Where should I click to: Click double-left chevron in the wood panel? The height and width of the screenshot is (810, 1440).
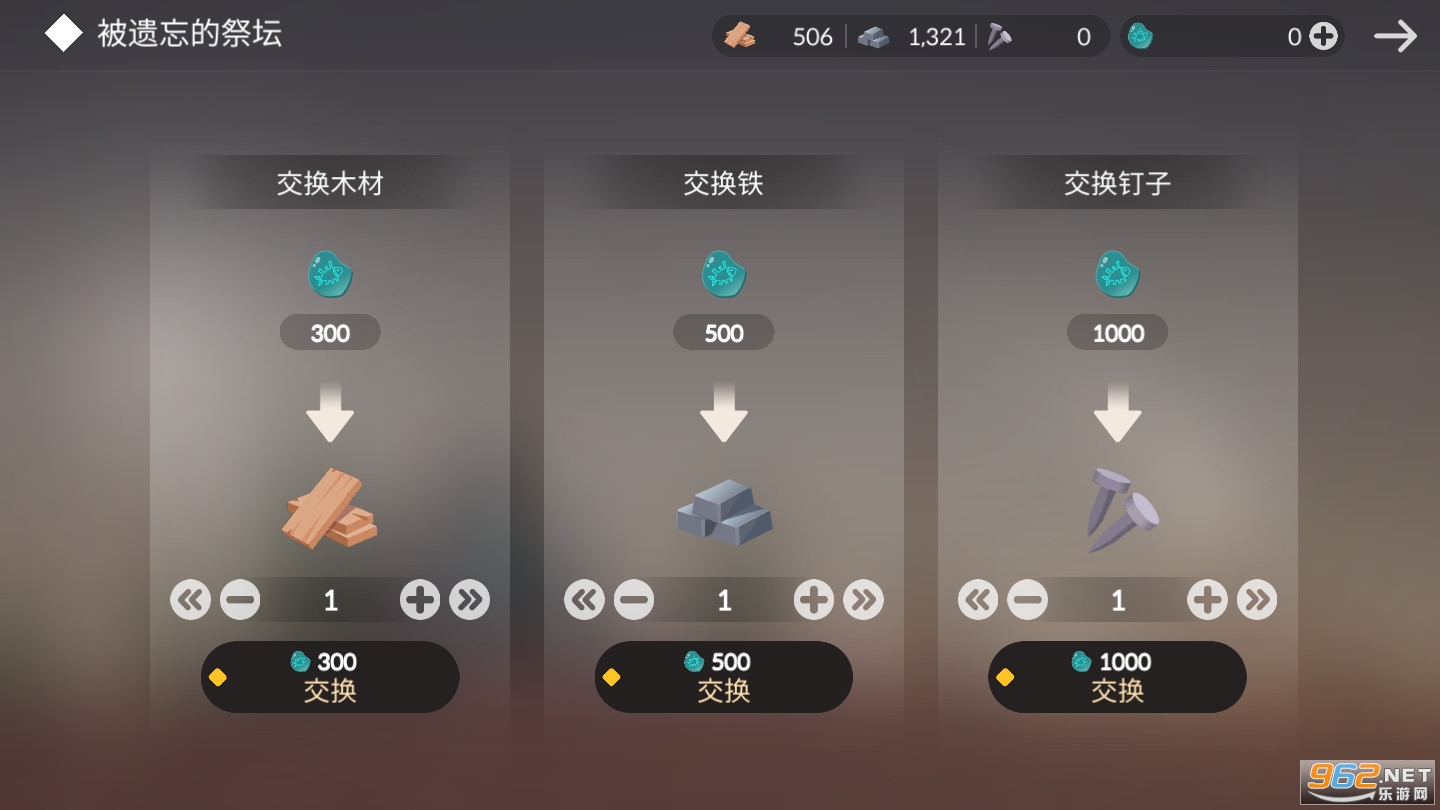point(190,599)
